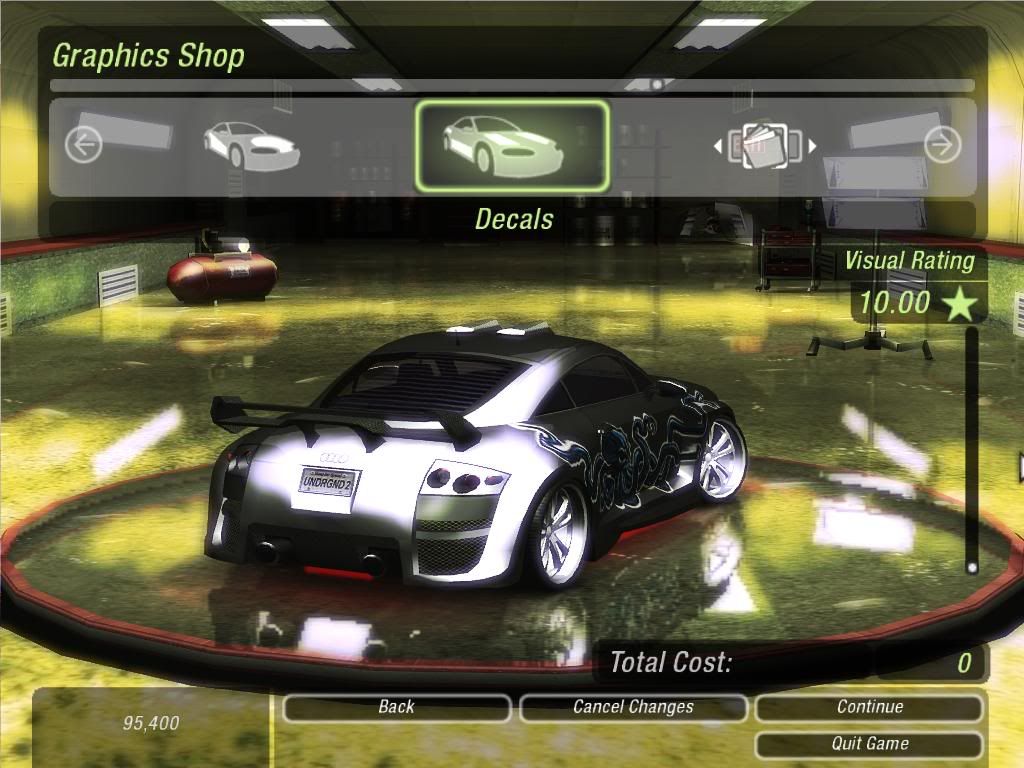Open the layered vinyl sheets category icon
1024x768 pixels.
click(765, 146)
